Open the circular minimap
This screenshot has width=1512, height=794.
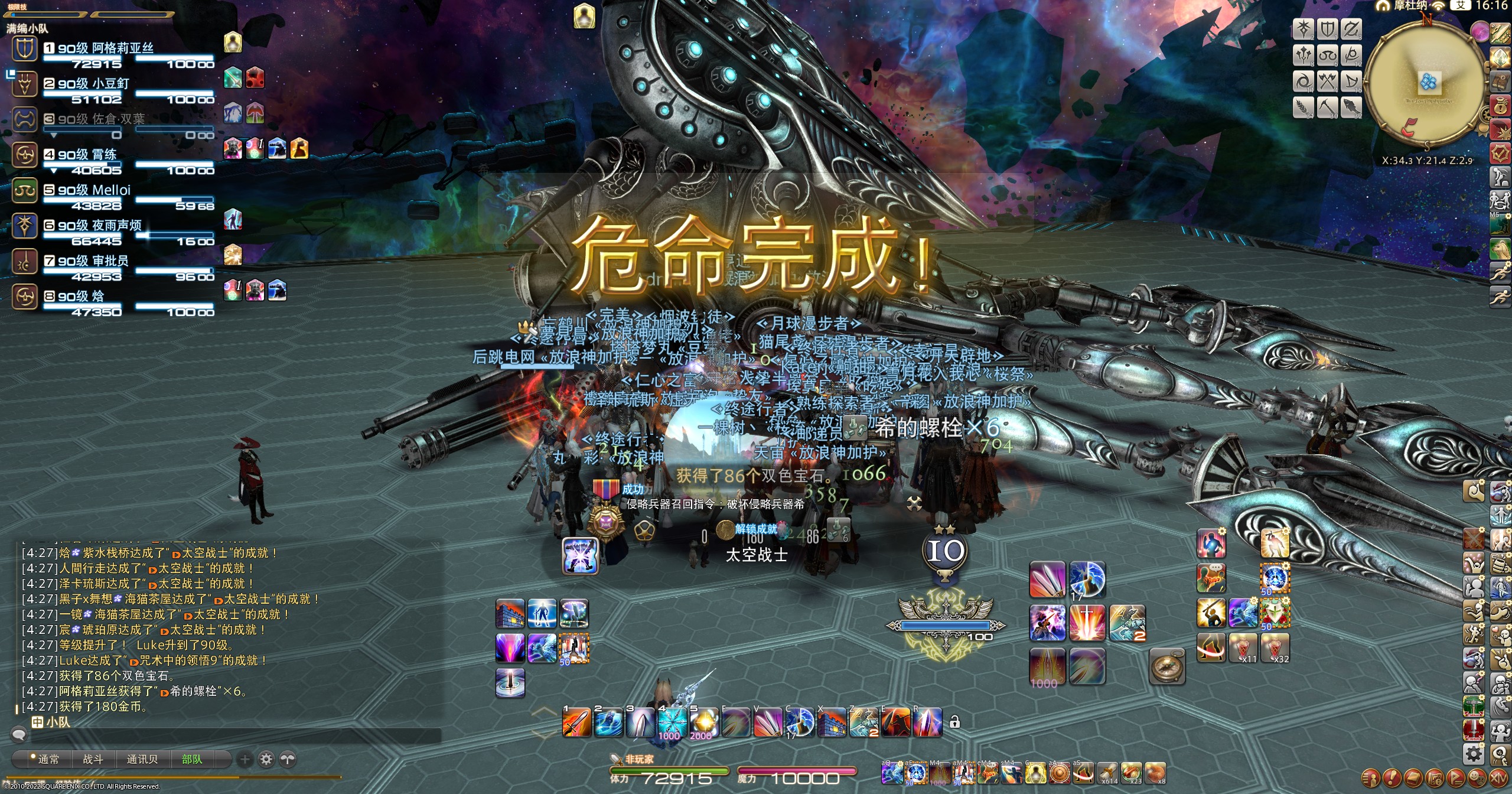[1426, 83]
